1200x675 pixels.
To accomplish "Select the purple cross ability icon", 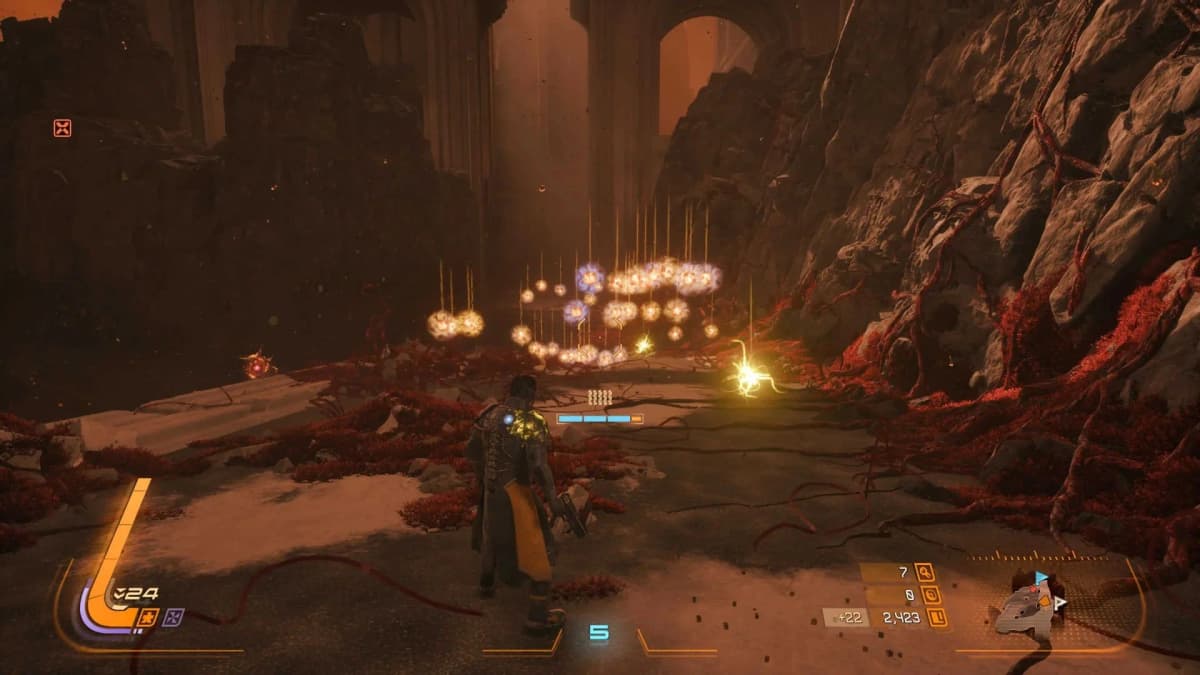I will click(175, 617).
